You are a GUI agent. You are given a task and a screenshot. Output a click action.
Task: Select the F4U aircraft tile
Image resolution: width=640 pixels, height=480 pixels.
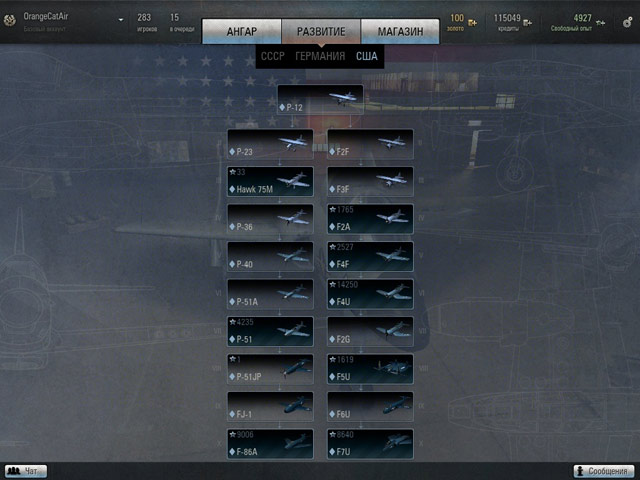pyautogui.click(x=370, y=294)
